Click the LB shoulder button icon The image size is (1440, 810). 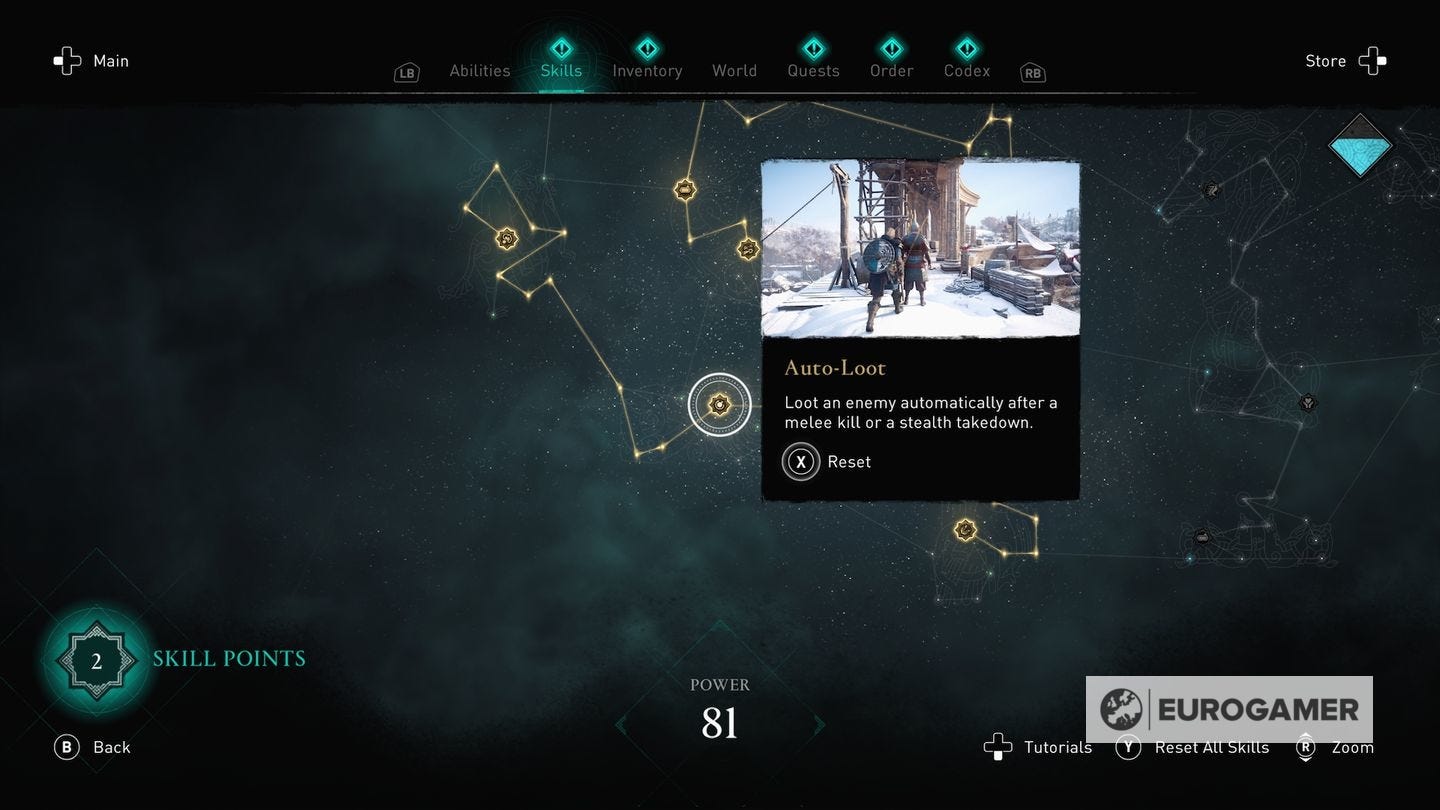tap(406, 72)
